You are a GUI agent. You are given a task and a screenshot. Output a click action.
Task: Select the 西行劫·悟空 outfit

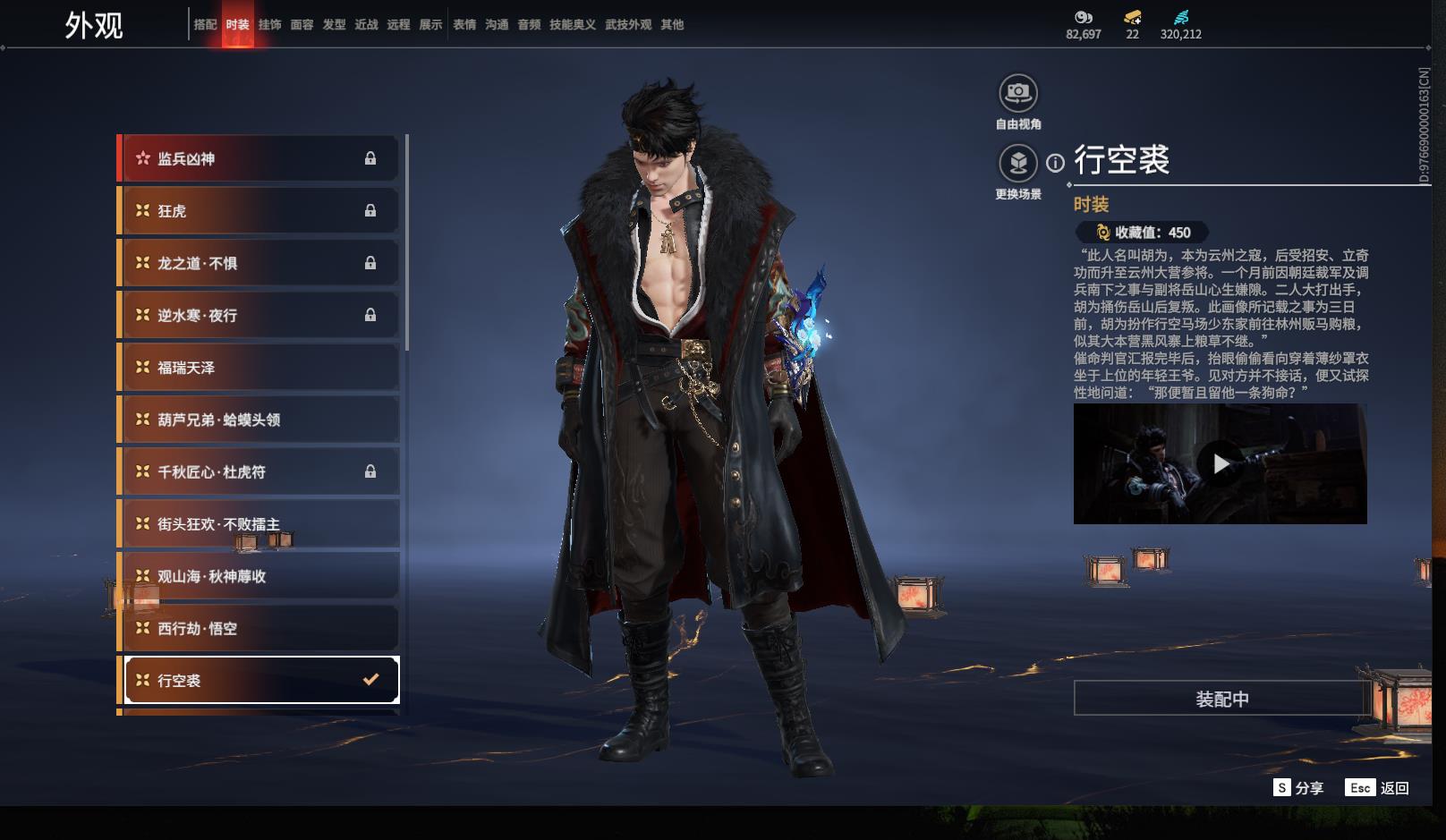coord(259,629)
